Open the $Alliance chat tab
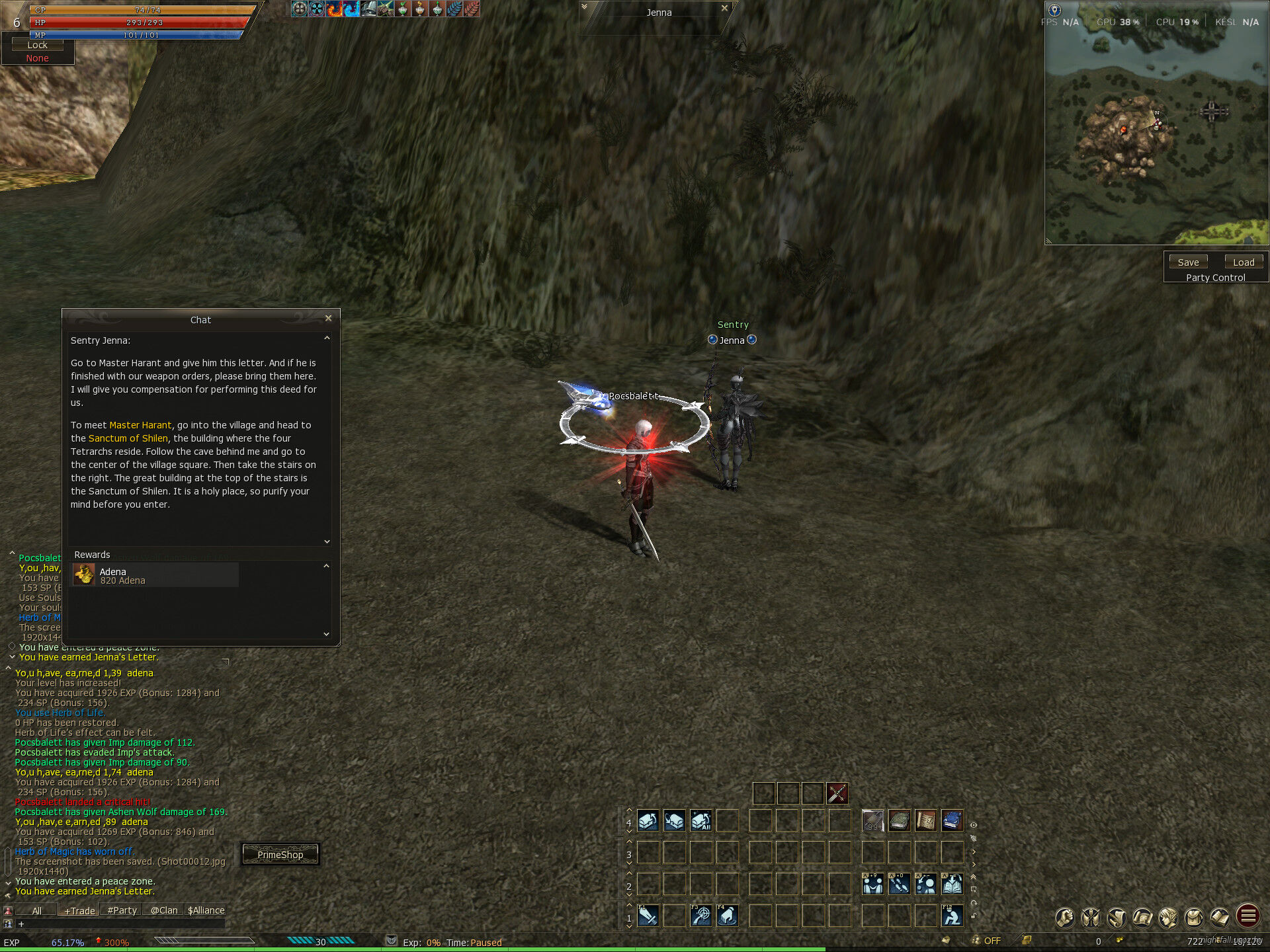Screen dimensions: 1270x952 point(206,910)
